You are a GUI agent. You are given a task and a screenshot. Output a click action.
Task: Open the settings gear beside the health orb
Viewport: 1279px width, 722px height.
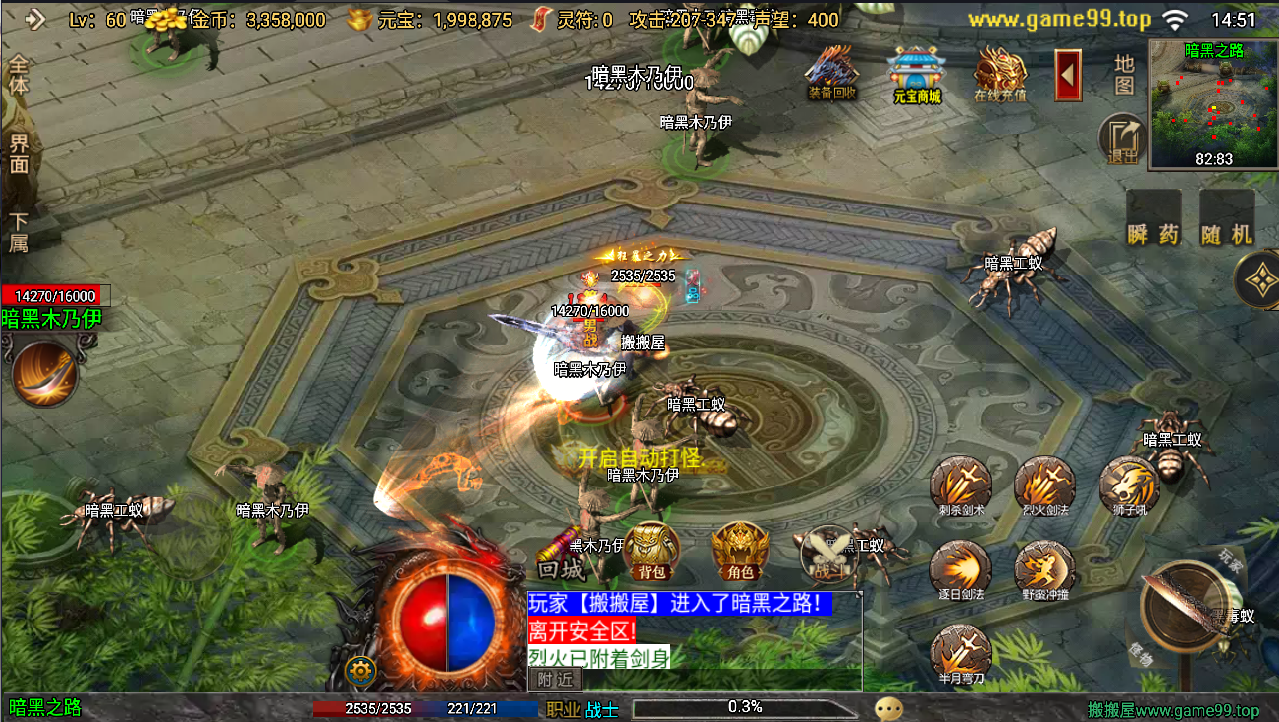[x=360, y=670]
